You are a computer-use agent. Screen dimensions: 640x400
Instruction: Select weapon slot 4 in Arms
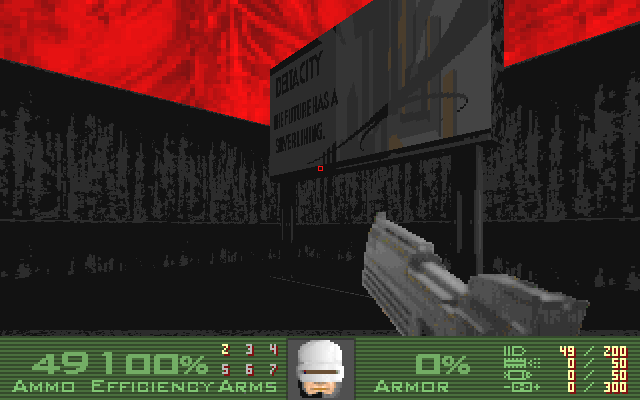coord(272,349)
